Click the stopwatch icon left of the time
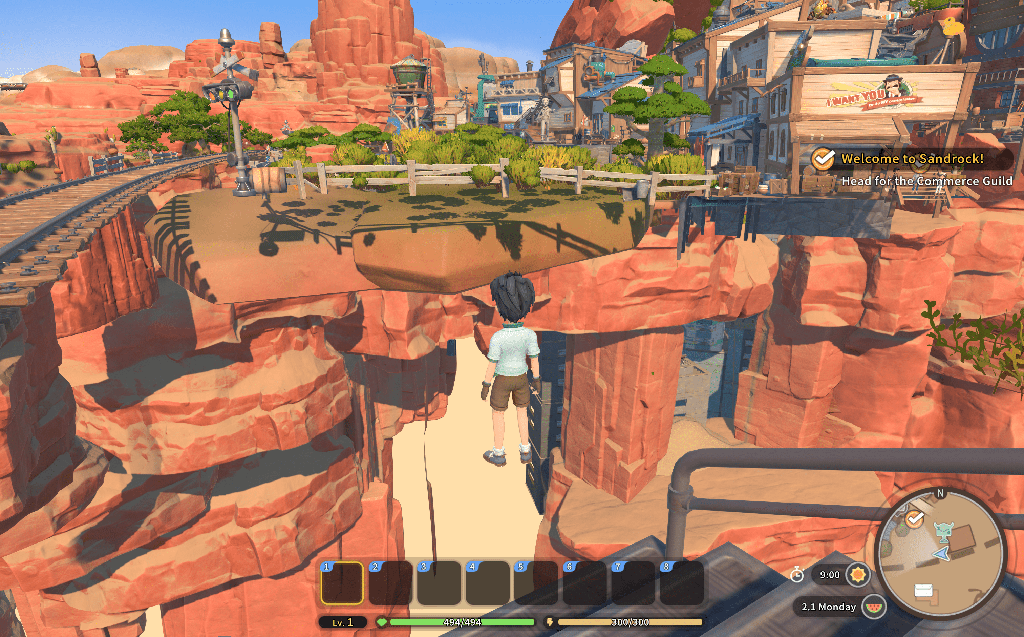The image size is (1024, 637). pos(797,574)
